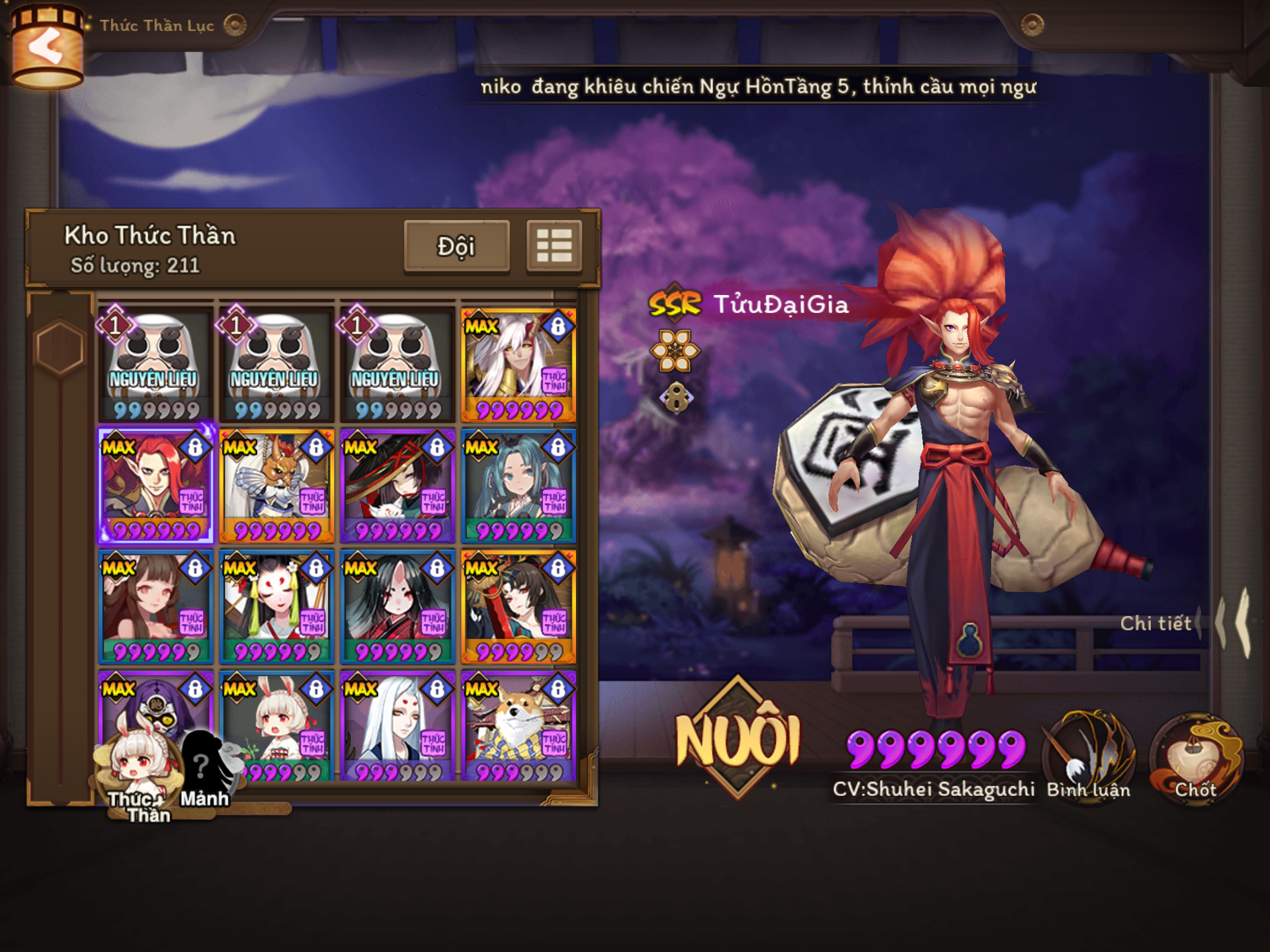Select the teal-haired shikigami portrait
Screen dimensions: 1270x952
click(x=518, y=485)
